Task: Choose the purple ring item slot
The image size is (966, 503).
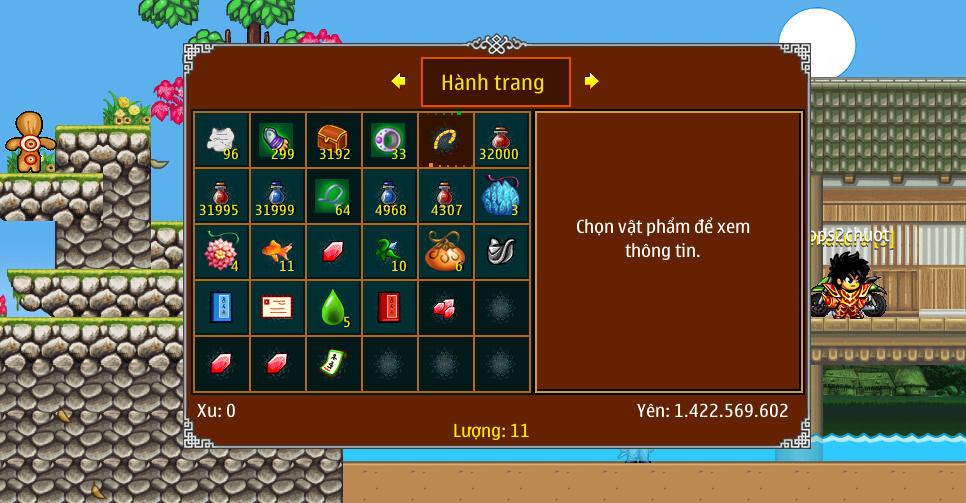Action: 390,139
